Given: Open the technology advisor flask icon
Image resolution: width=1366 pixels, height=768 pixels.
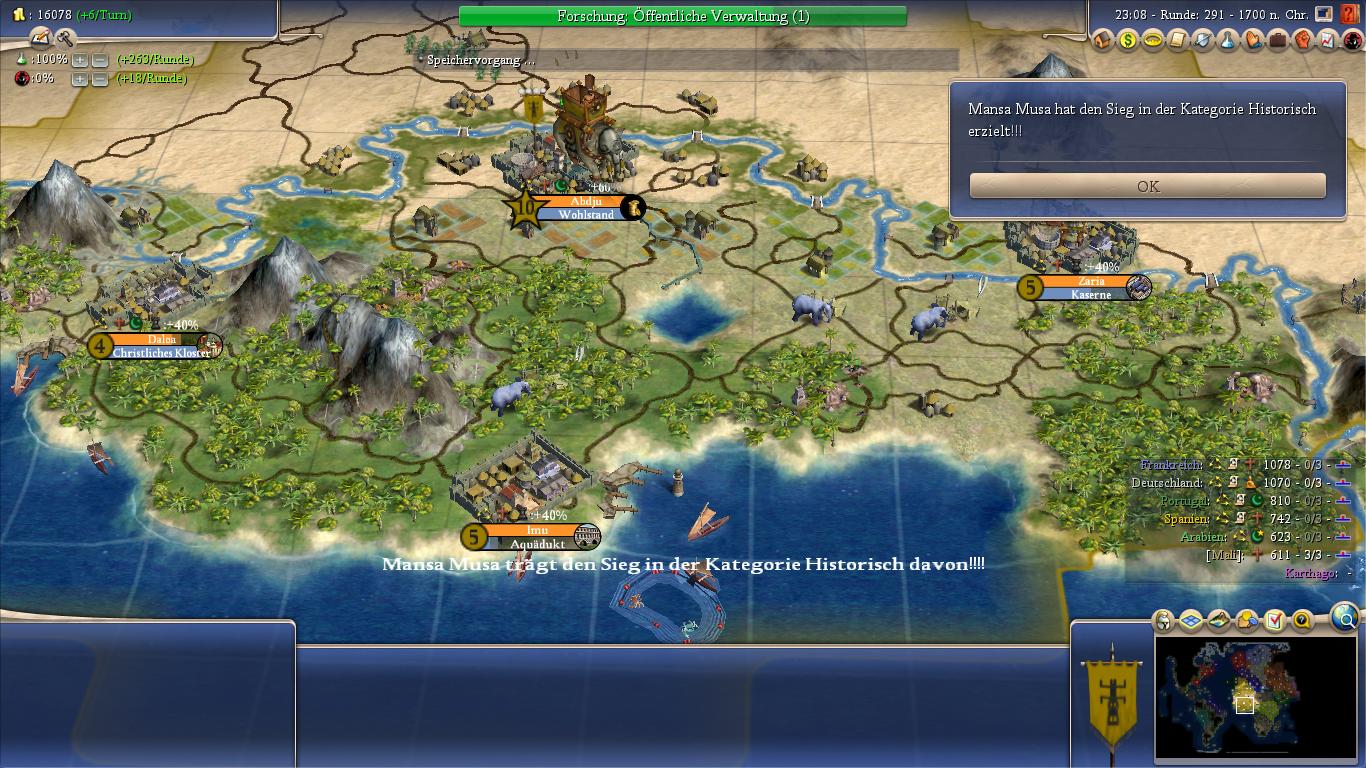Looking at the screenshot, I should [x=1228, y=41].
